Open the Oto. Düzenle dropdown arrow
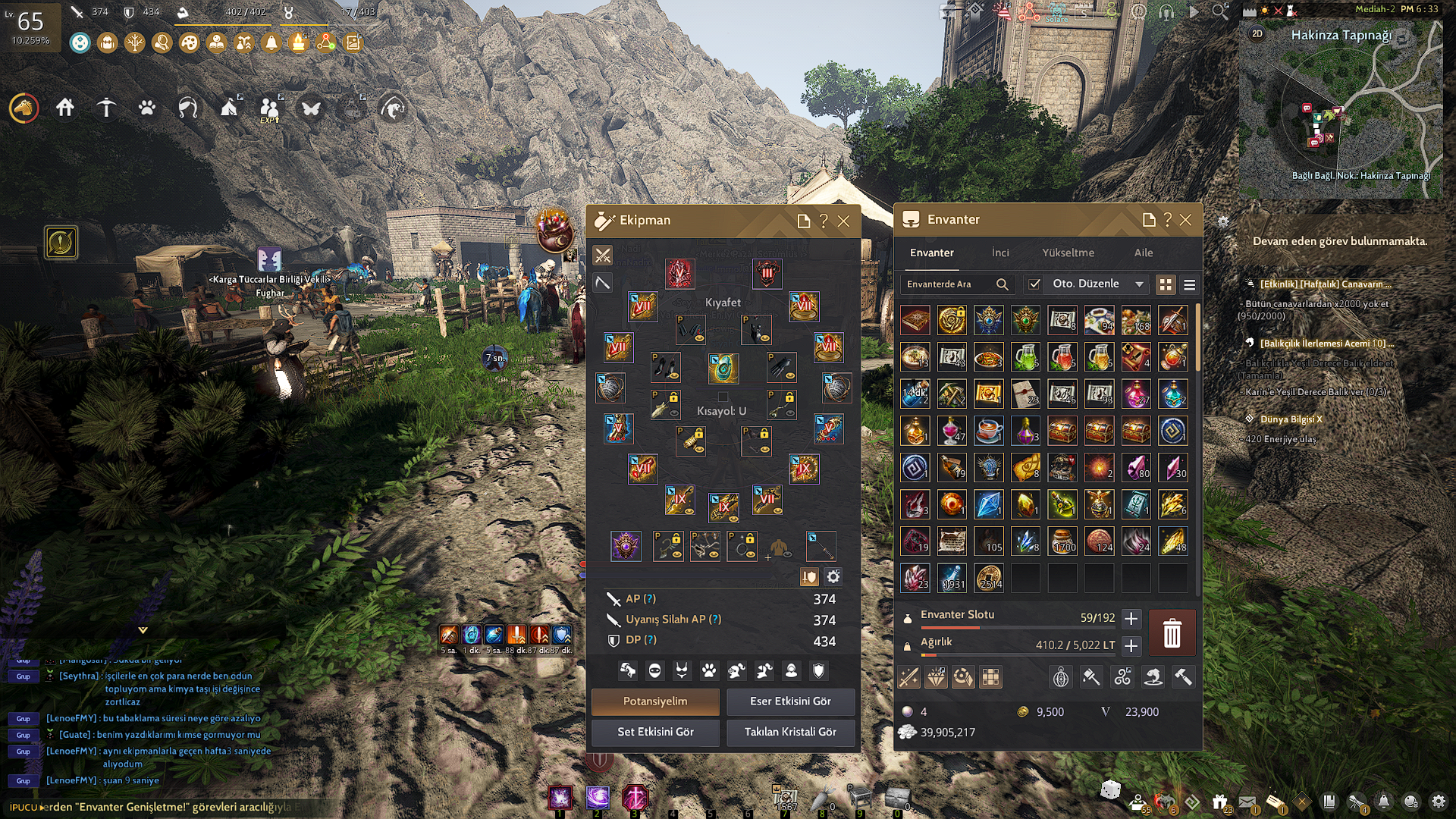The image size is (1456, 819). [1139, 284]
